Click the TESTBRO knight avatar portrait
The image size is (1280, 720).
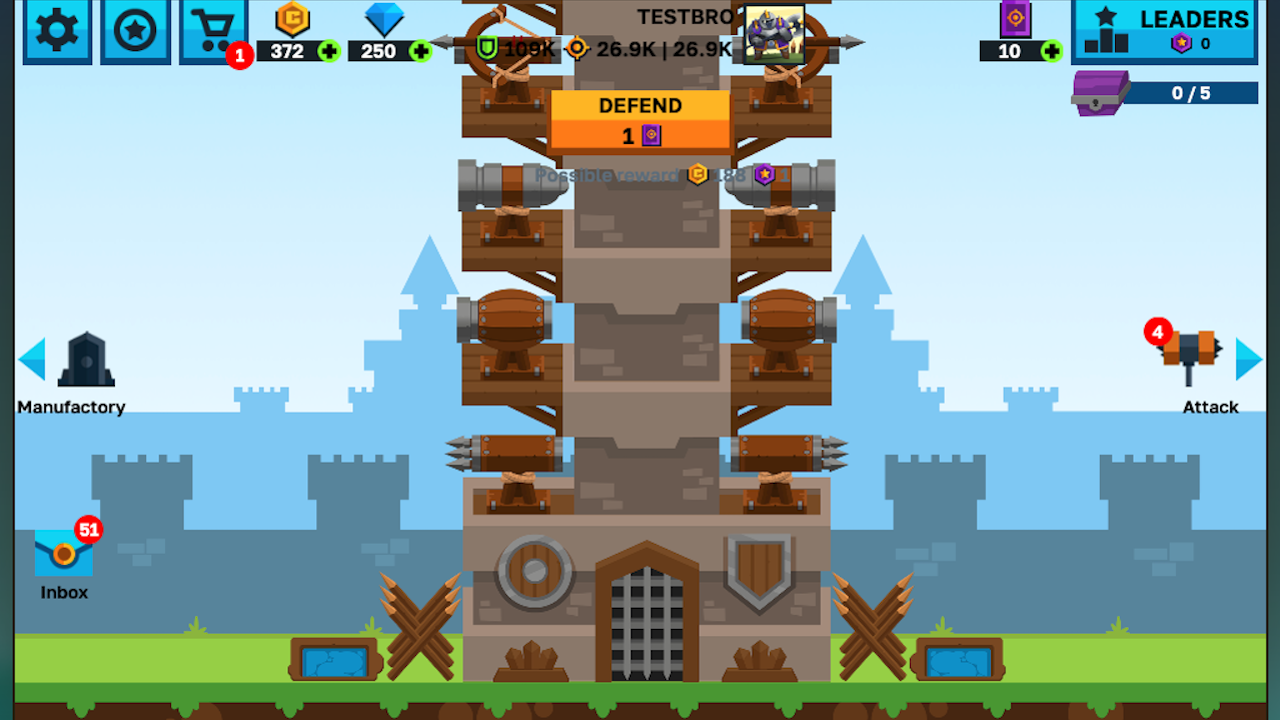[775, 33]
